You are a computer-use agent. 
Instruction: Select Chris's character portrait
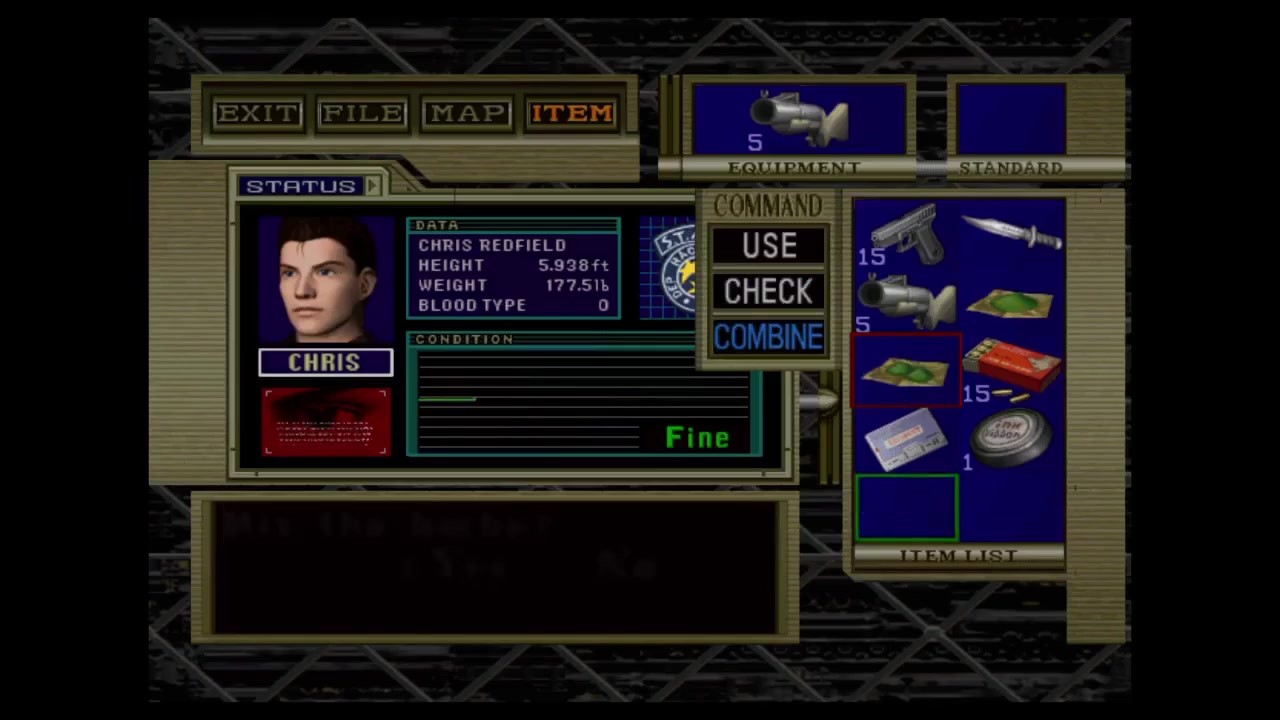(x=326, y=282)
